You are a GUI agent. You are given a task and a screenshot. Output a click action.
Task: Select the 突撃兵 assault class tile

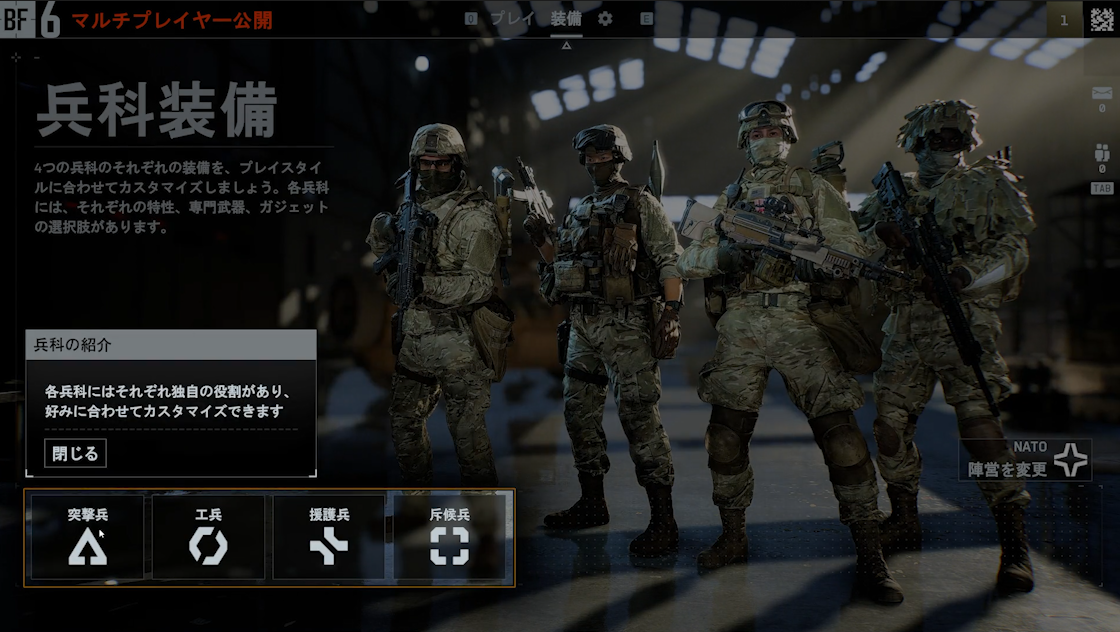(88, 537)
